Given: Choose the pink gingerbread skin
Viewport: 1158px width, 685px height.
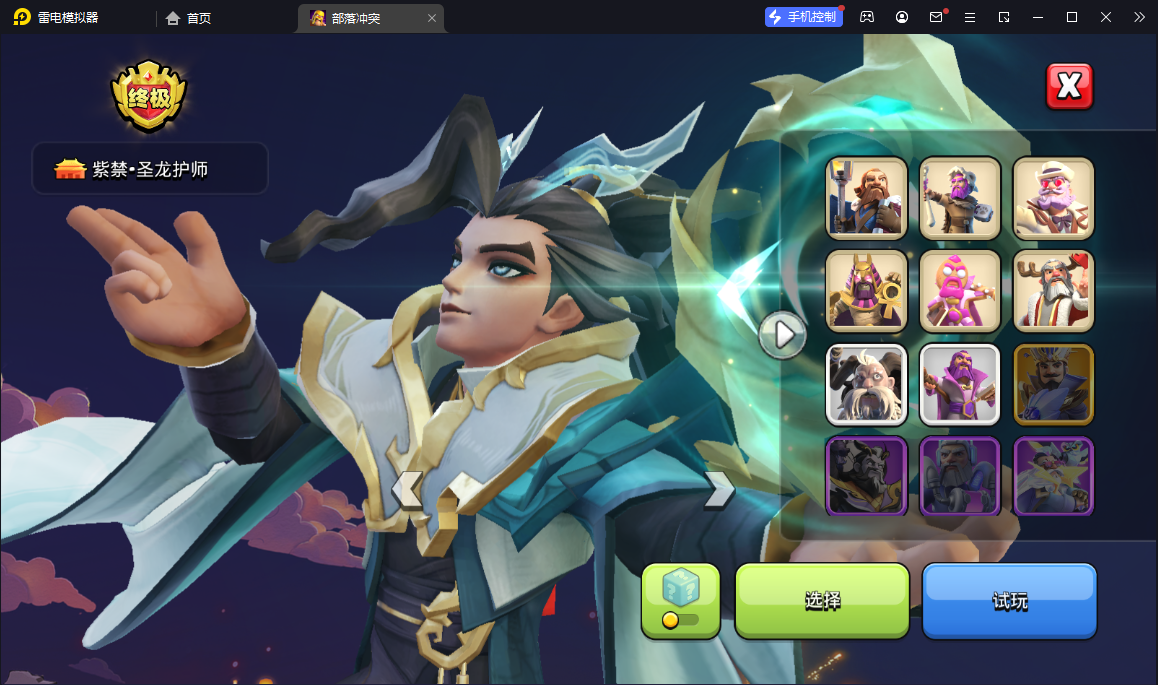Looking at the screenshot, I should click(x=960, y=291).
